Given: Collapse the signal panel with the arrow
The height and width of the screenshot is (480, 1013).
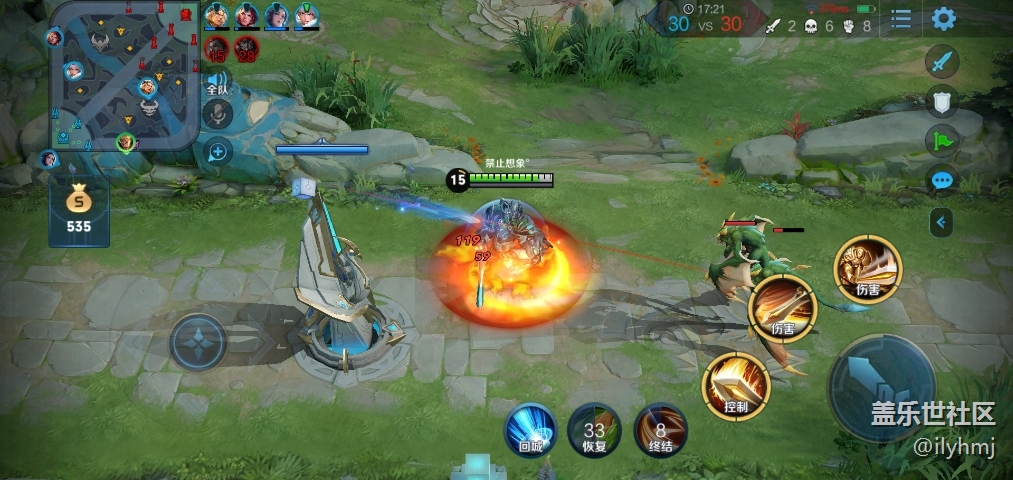Looking at the screenshot, I should click(941, 221).
